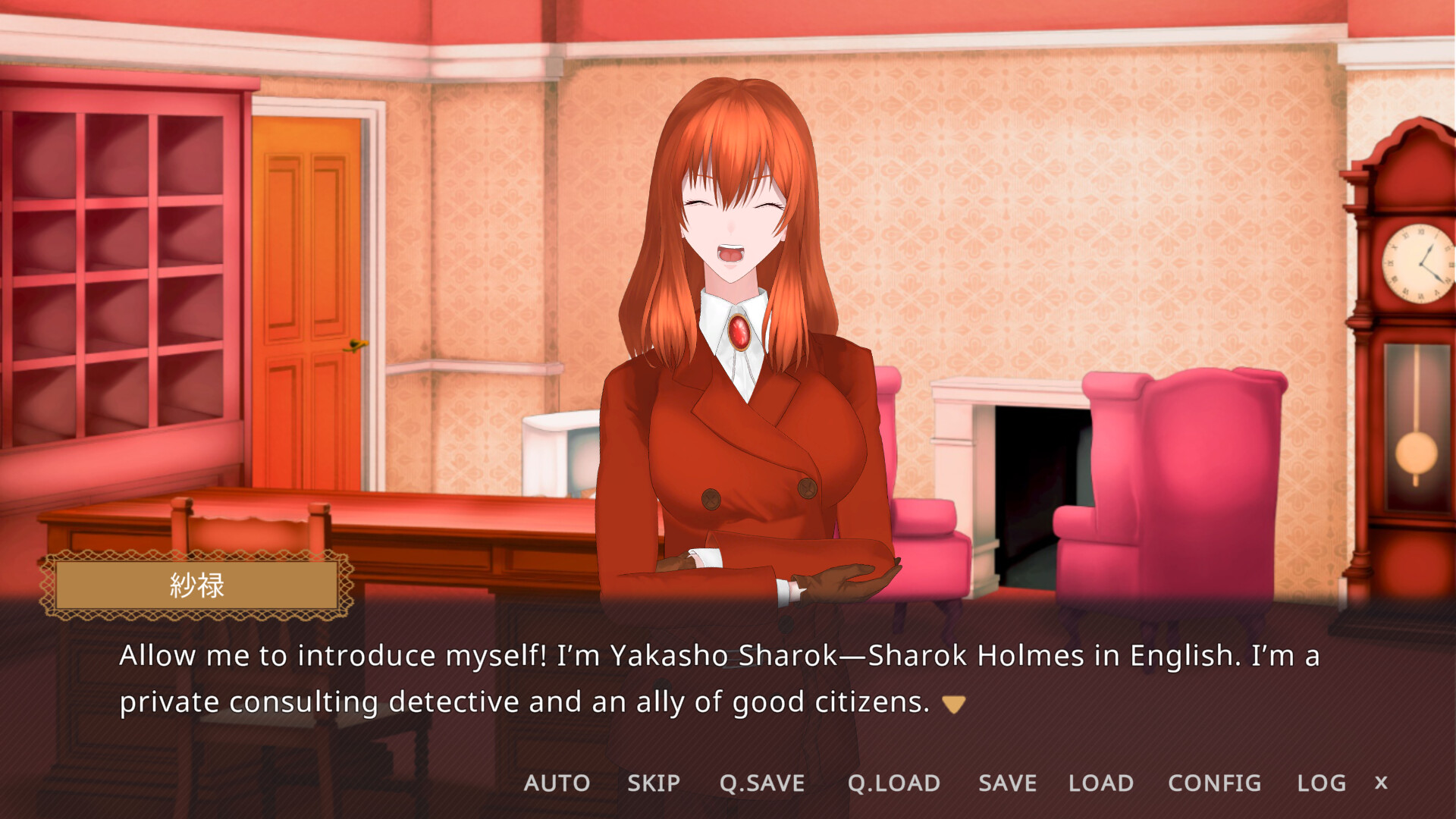Image resolution: width=1456 pixels, height=819 pixels.
Task: Perform a quick save with Q.SAVE
Action: coord(762,783)
